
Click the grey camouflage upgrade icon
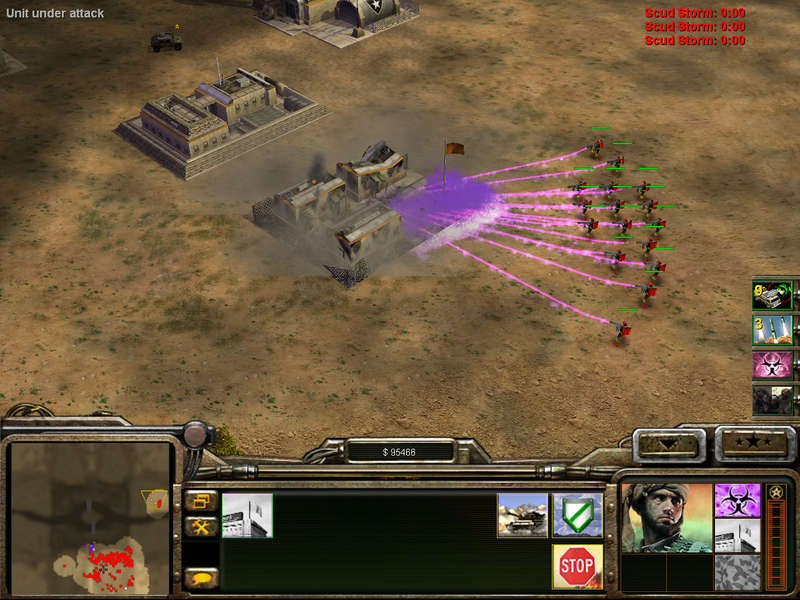(738, 571)
